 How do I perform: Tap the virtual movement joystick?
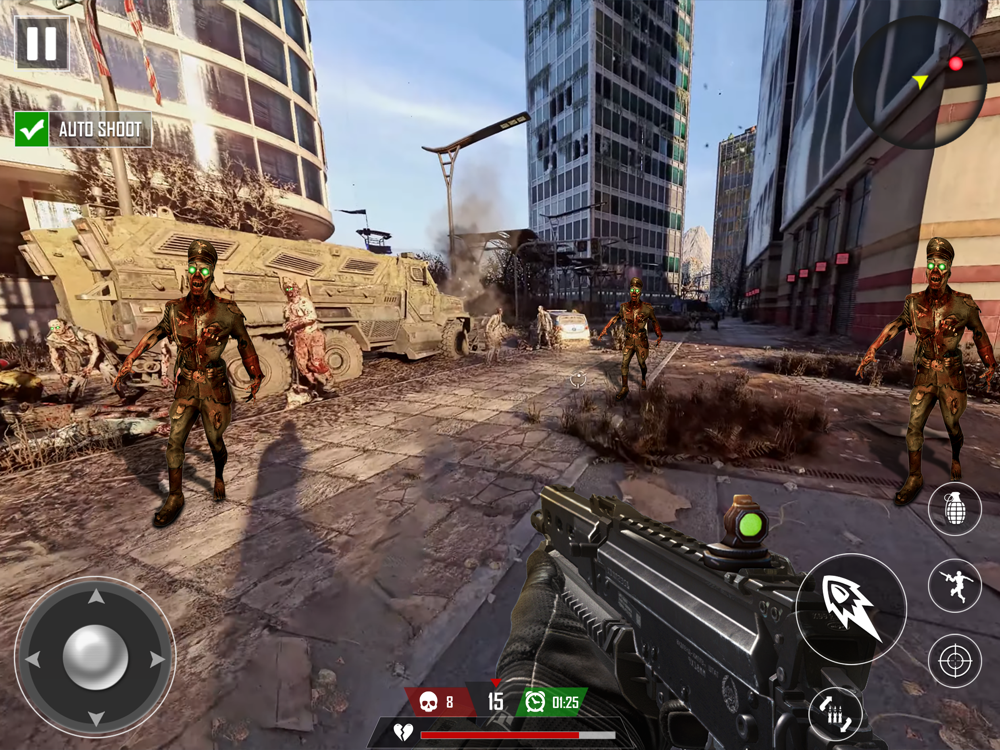[x=95, y=657]
